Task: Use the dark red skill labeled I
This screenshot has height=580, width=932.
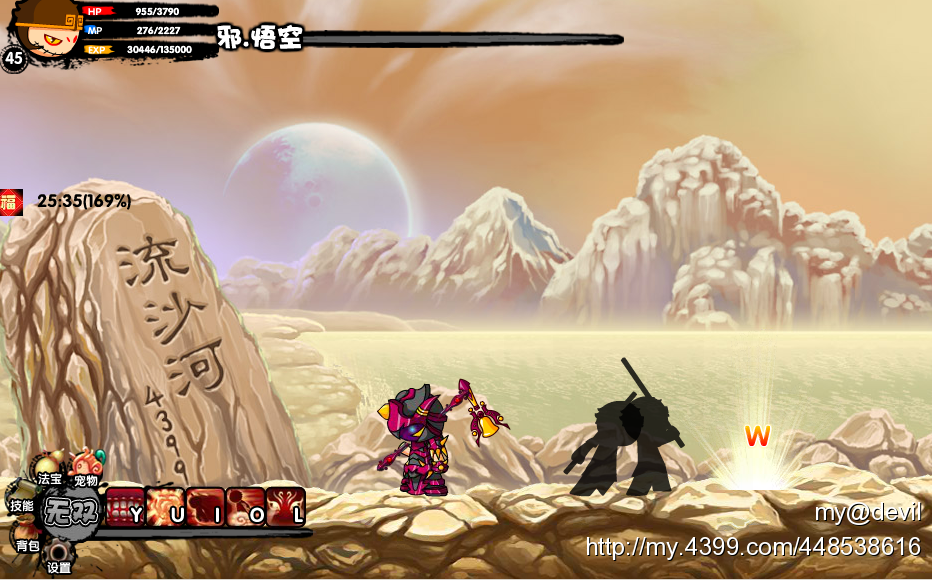Action: pos(205,508)
